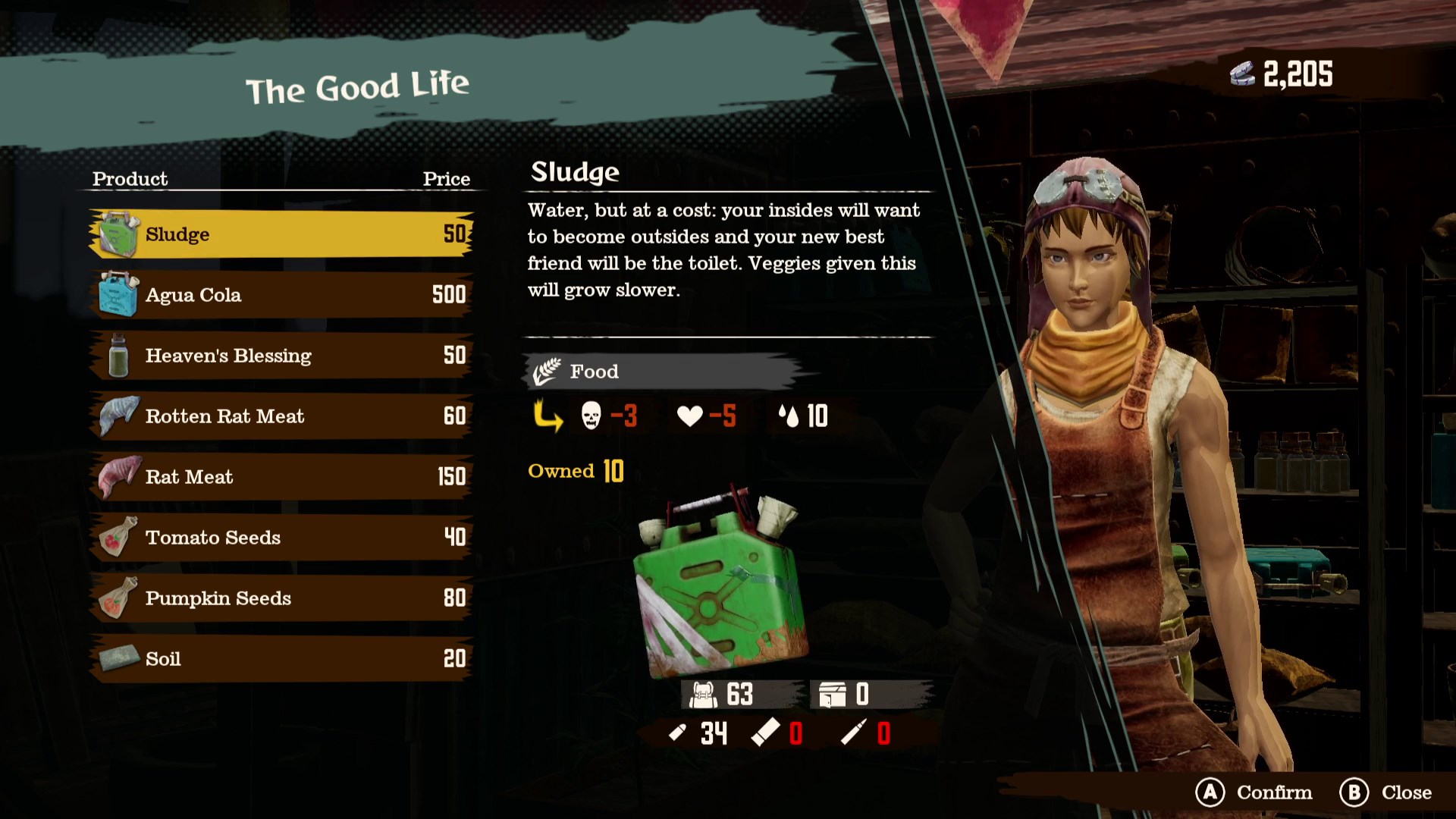1456x819 pixels.
Task: Close the shop menu
Action: 1385,792
